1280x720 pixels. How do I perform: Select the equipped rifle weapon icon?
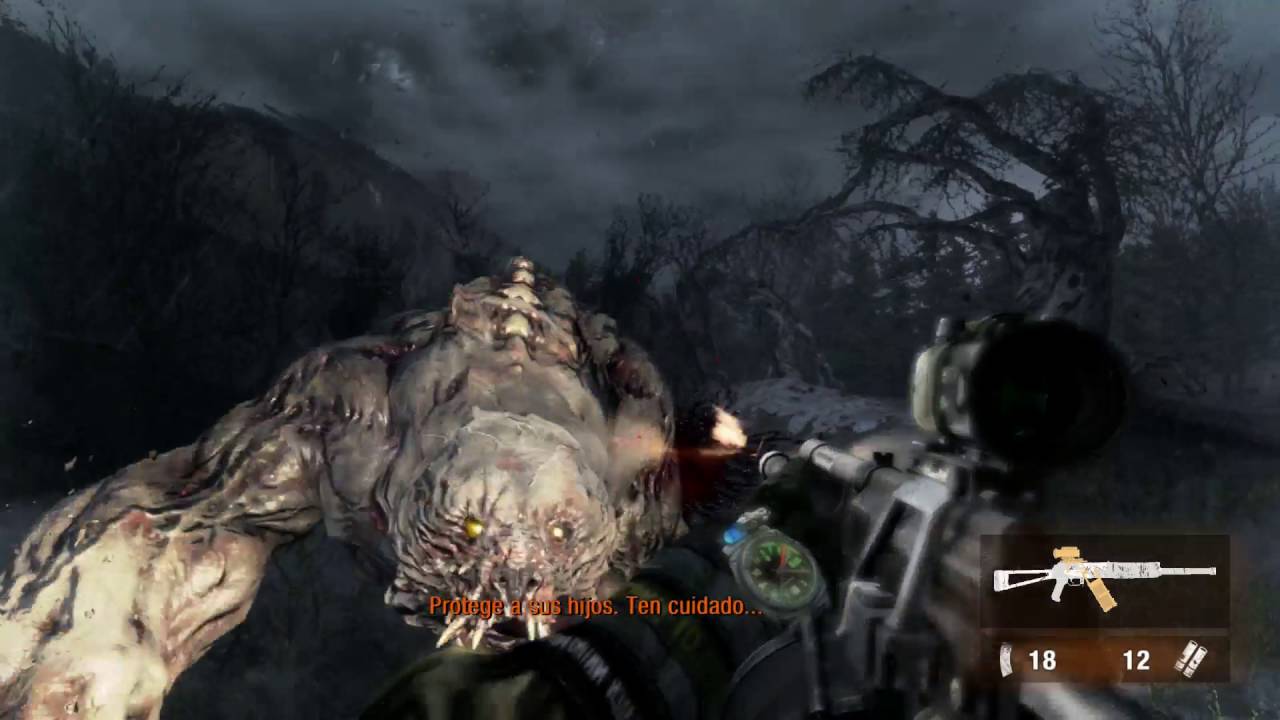[x=1103, y=578]
